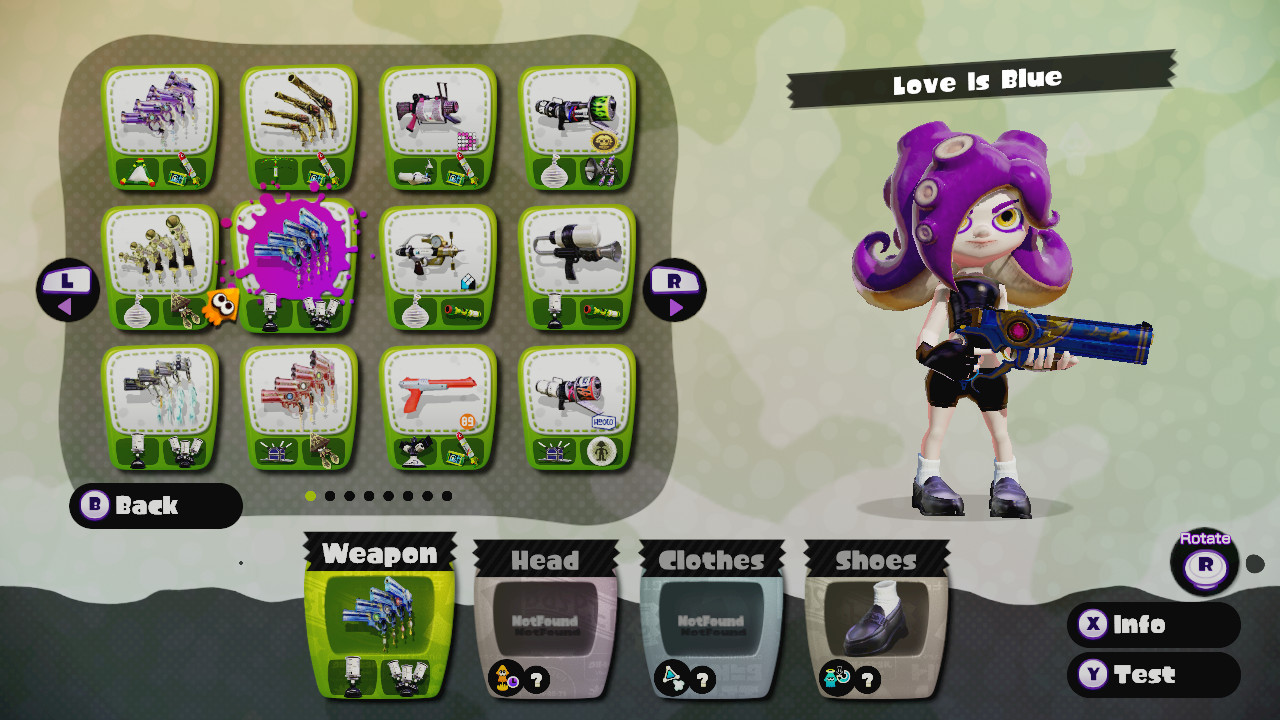Switch to the Clothes equipment tab
The width and height of the screenshot is (1280, 720).
[x=712, y=560]
